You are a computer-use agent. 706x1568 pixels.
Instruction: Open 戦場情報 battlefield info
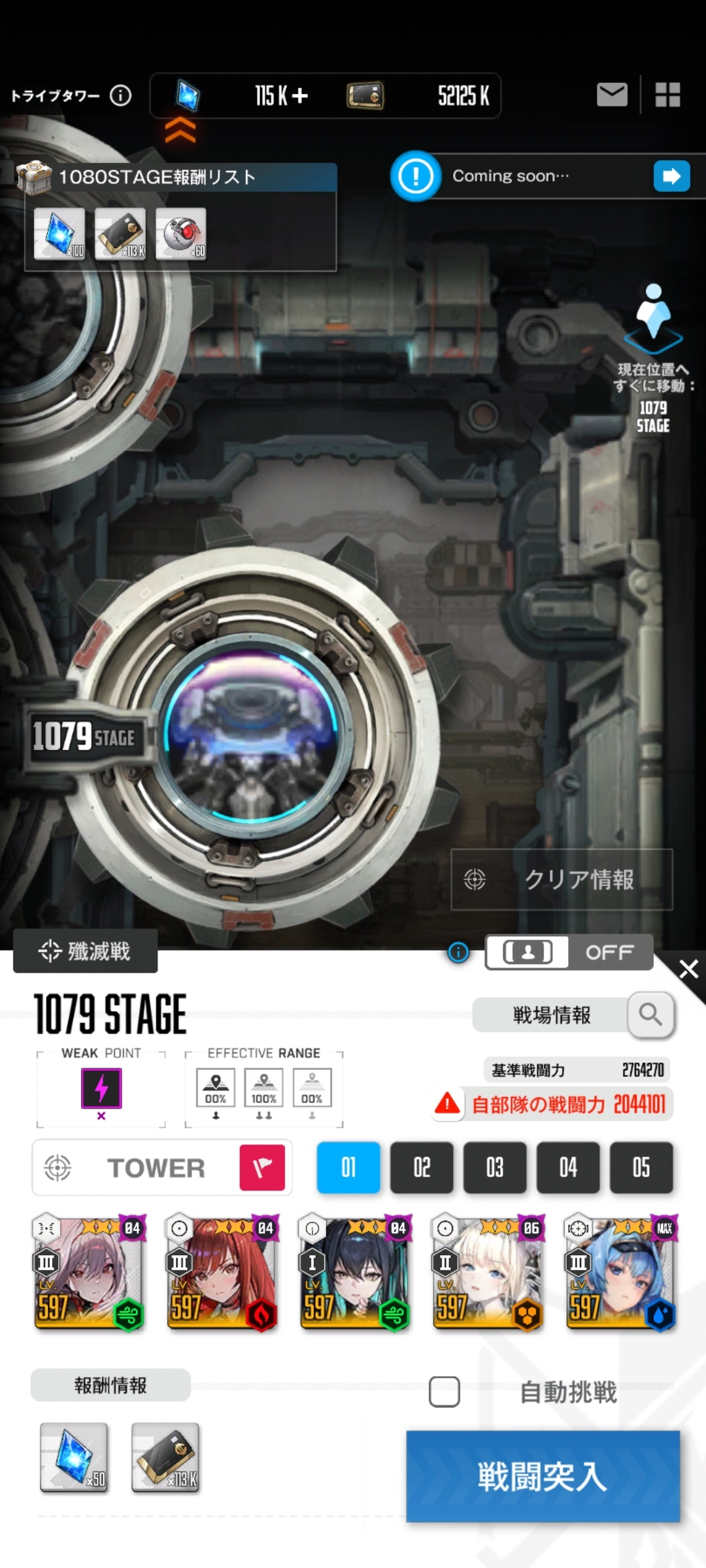point(573,1015)
